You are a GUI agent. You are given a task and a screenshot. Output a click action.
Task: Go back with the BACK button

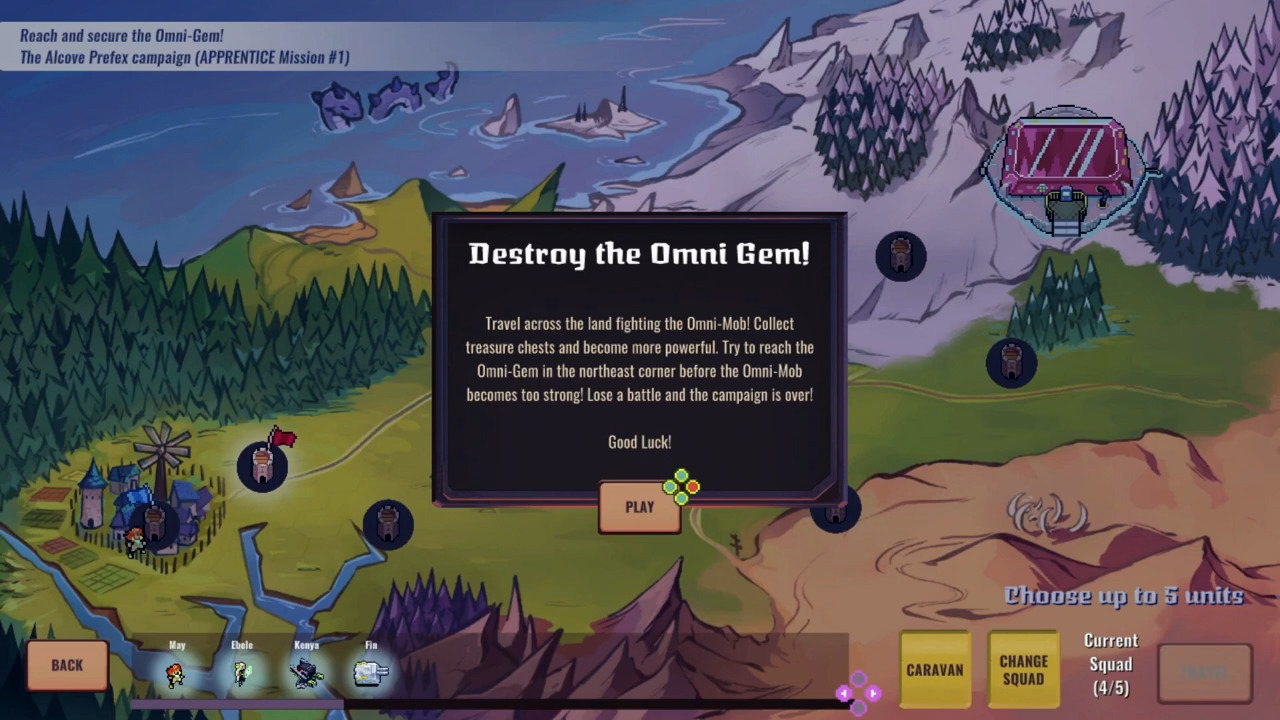coord(67,665)
